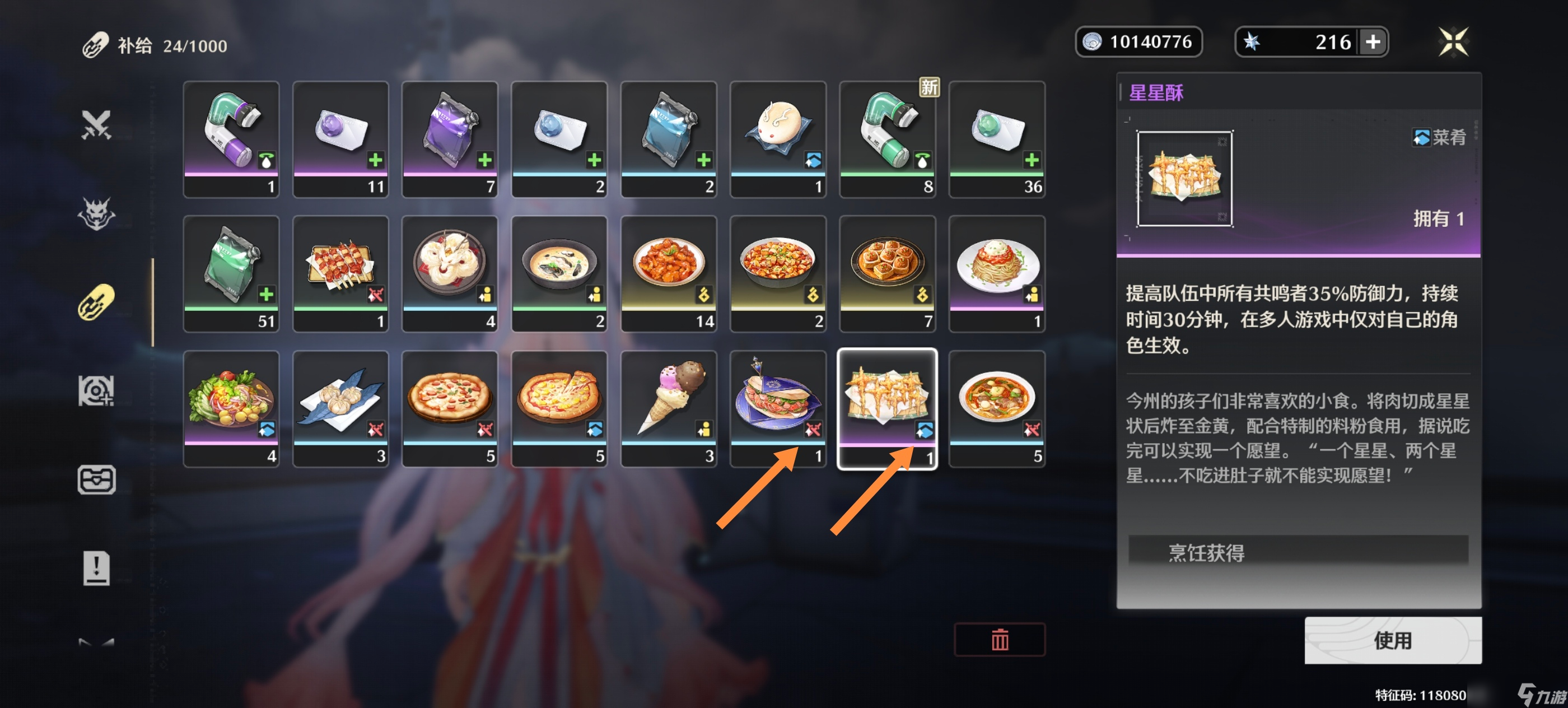This screenshot has width=1568, height=708.
Task: Select the fish soup bowl slot
Action: [559, 273]
